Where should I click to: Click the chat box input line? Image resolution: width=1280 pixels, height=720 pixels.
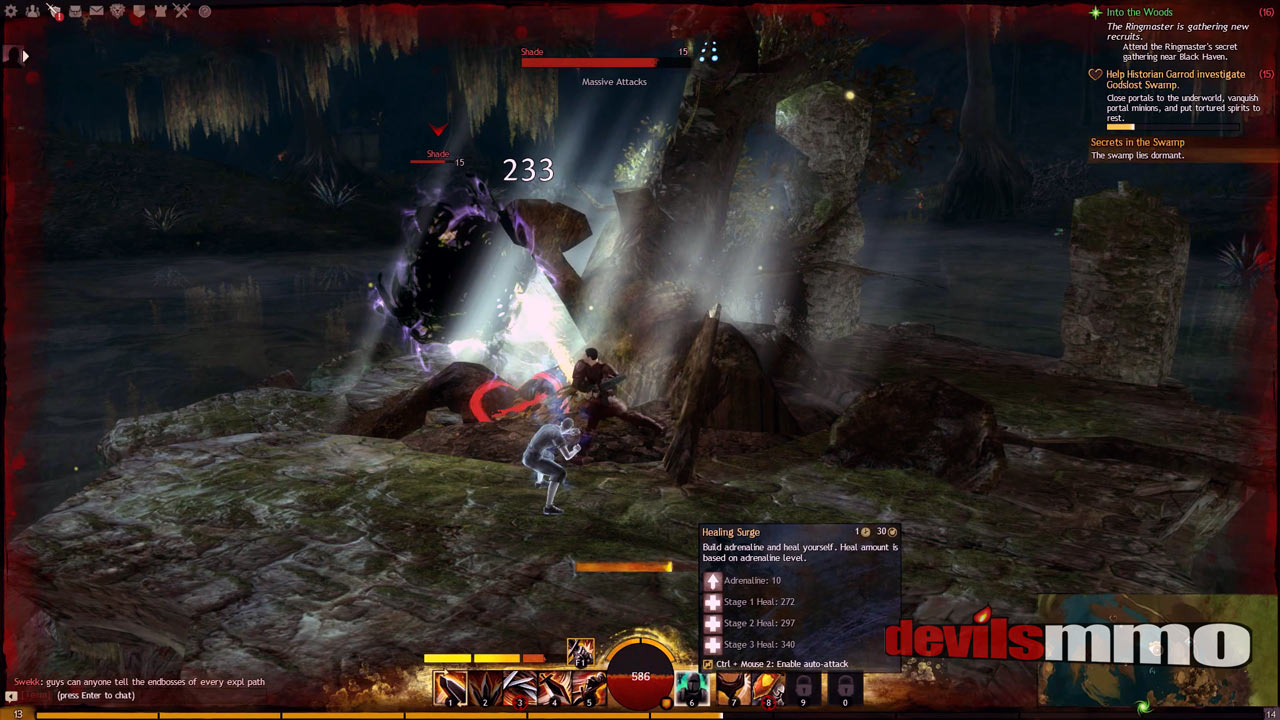(x=150, y=695)
